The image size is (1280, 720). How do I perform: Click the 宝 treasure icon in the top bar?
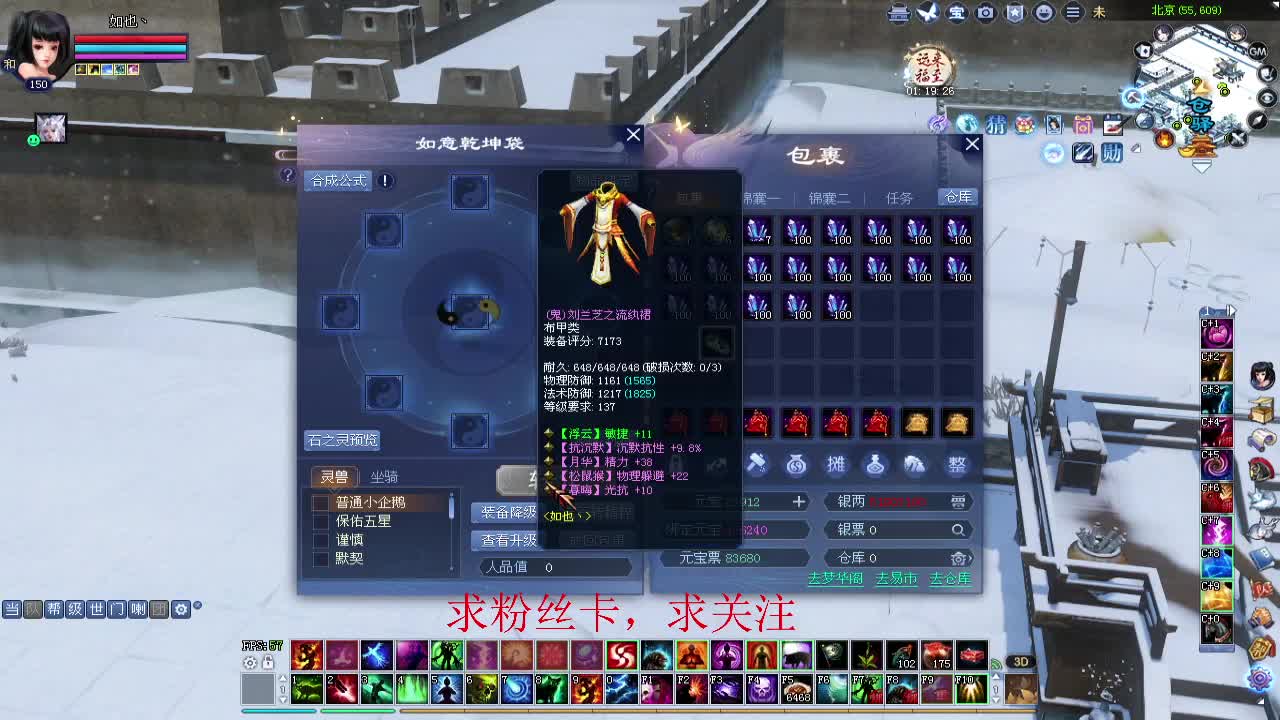(958, 13)
